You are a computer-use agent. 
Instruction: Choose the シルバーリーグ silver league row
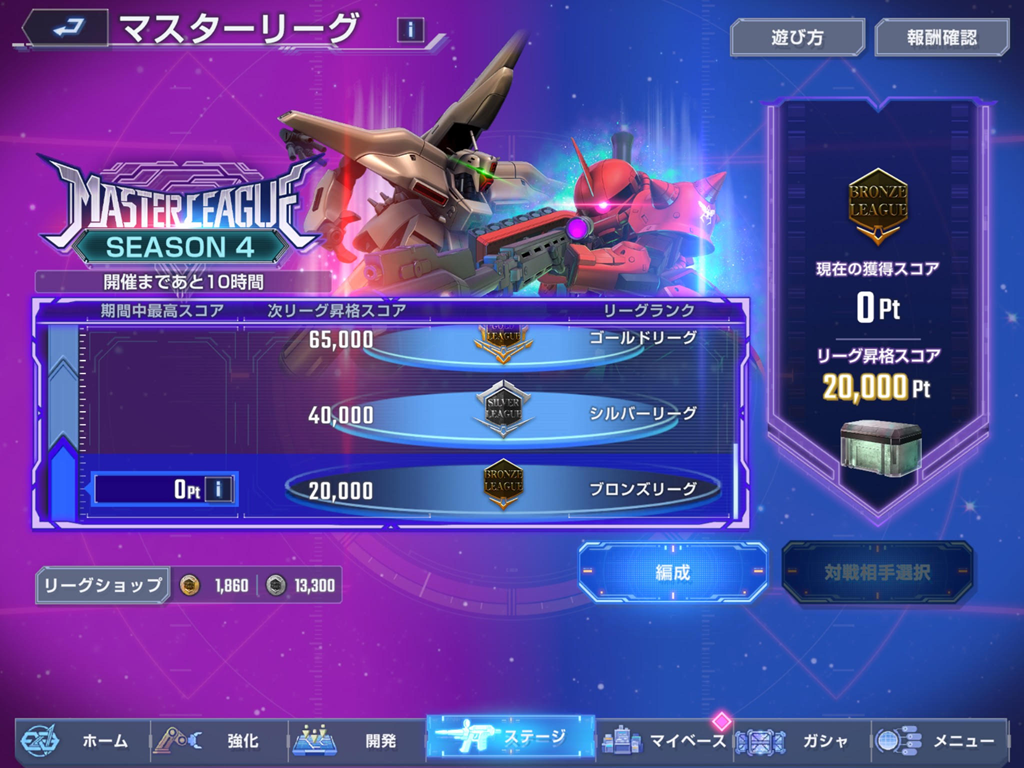503,413
